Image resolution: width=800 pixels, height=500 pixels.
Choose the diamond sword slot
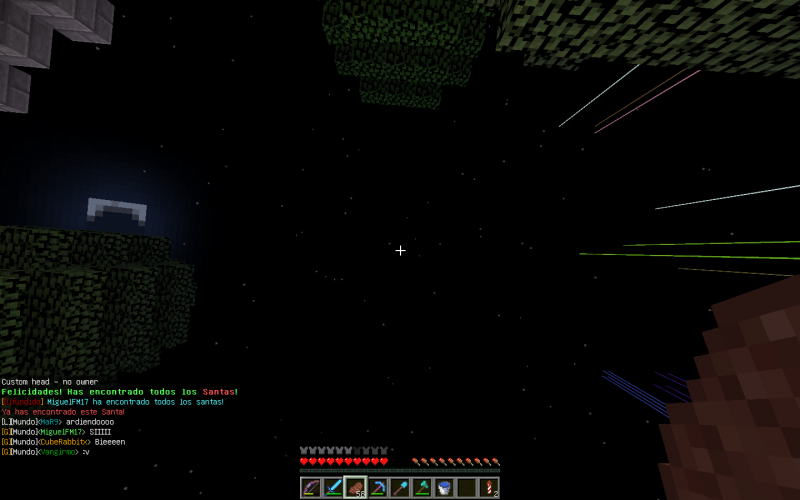(x=333, y=488)
